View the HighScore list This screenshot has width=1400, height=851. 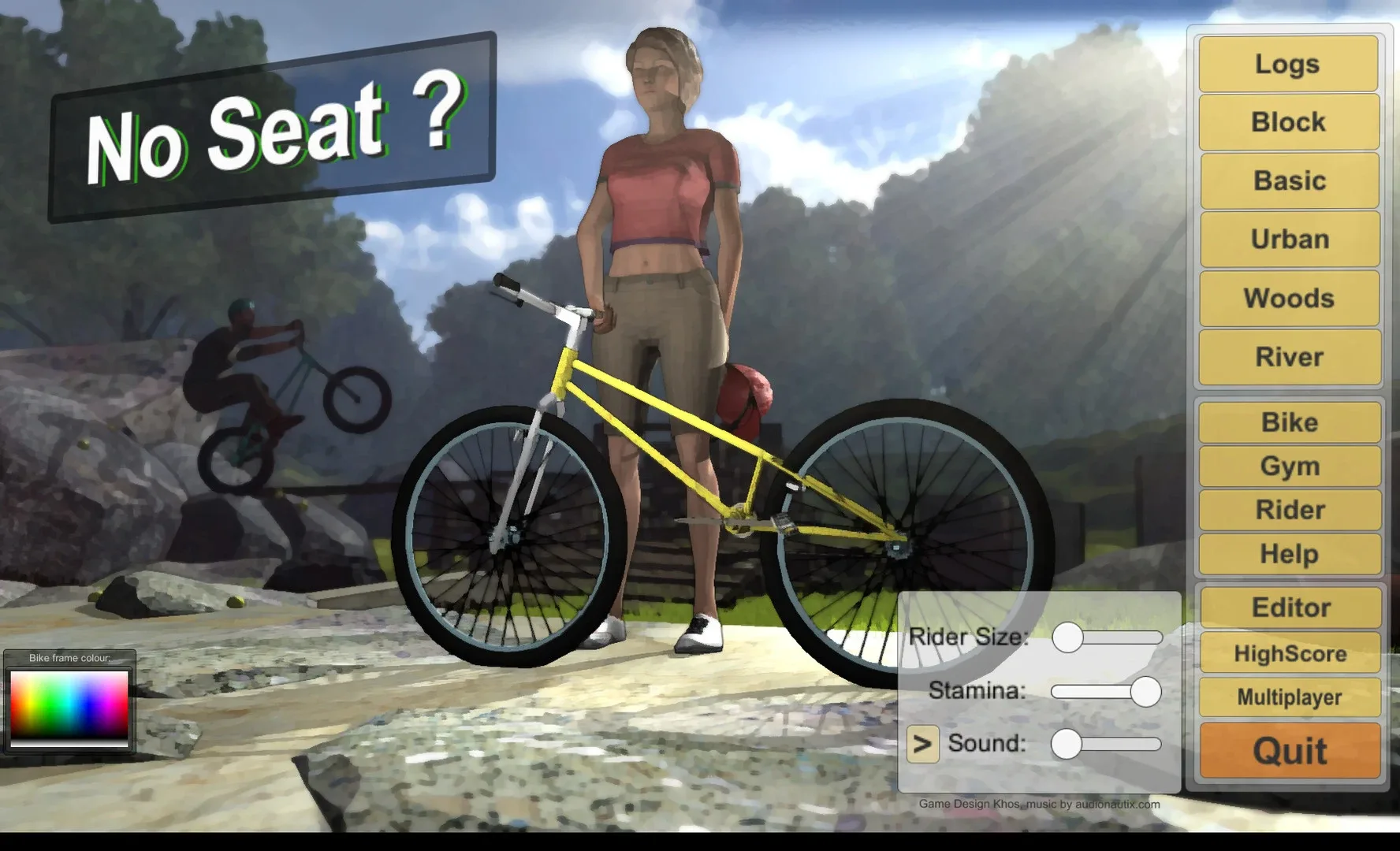tap(1287, 653)
